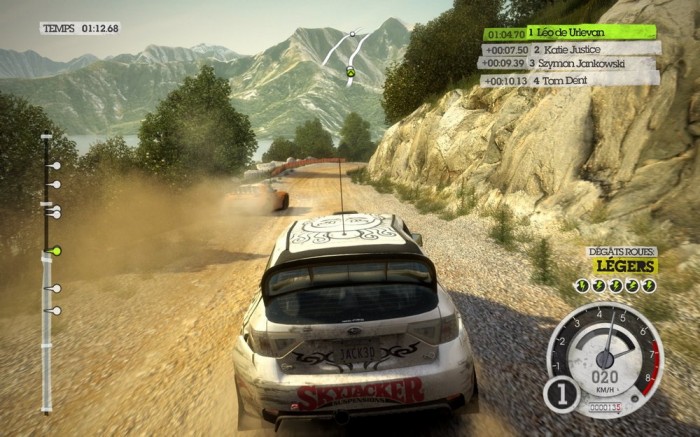
Task: Select Tom Dent in the leaderboard
Action: point(570,78)
